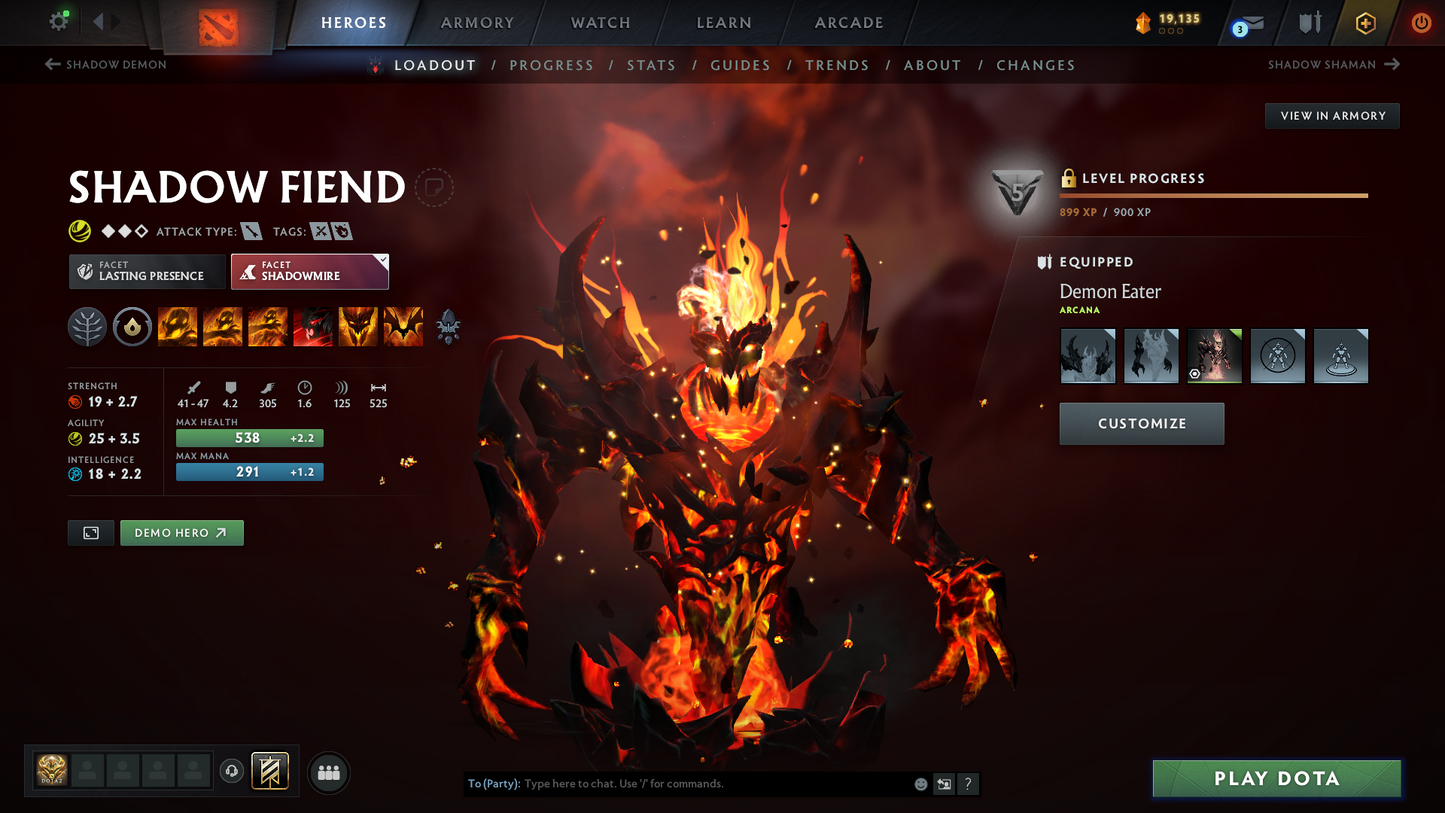Inspect the Aghanim's upgrades icon

[448, 326]
